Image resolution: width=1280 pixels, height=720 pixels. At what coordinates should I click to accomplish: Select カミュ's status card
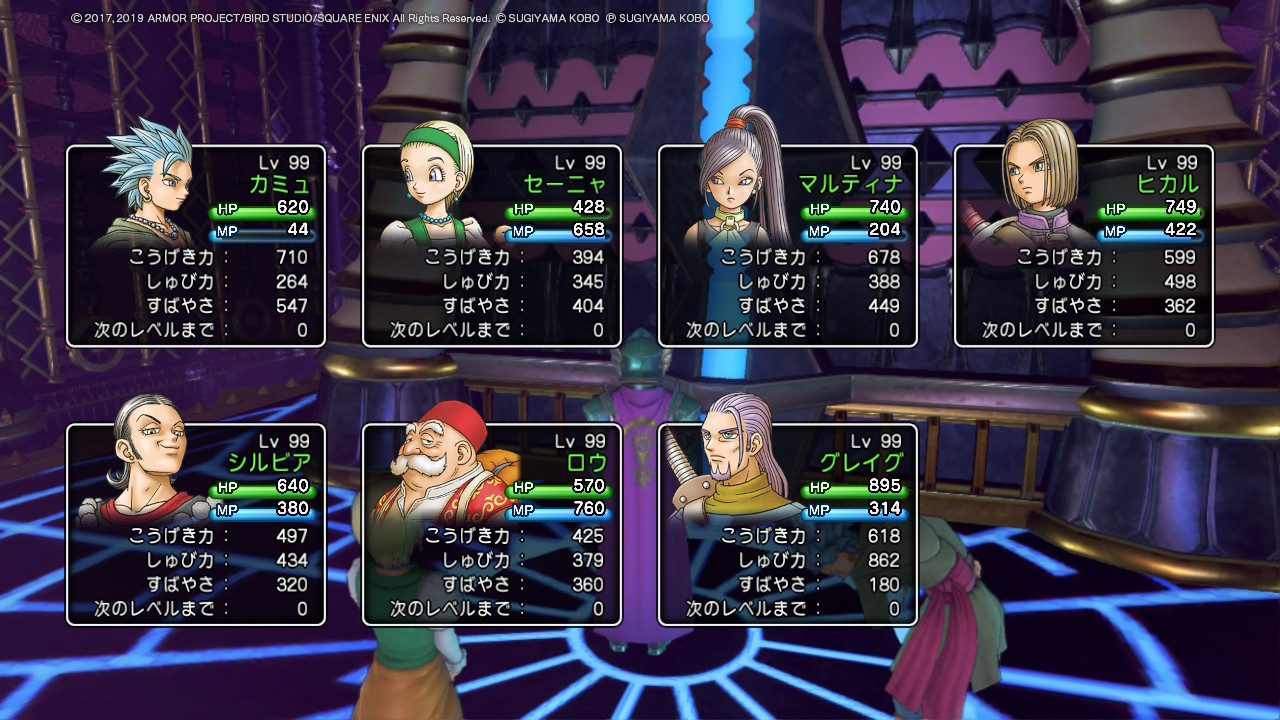tap(196, 246)
